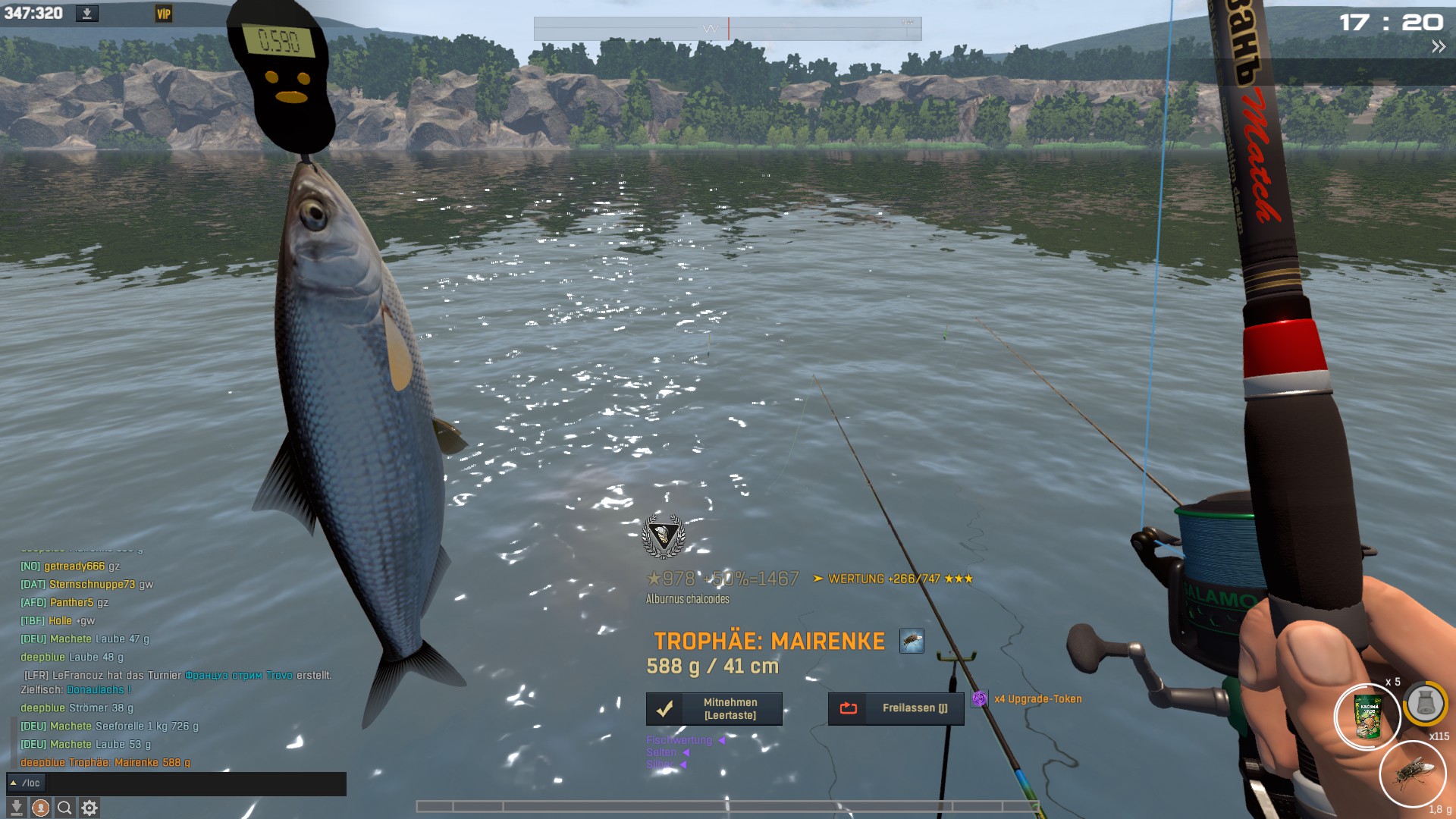Image resolution: width=1456 pixels, height=819 pixels.
Task: Click the VIP status badge
Action: click(163, 14)
